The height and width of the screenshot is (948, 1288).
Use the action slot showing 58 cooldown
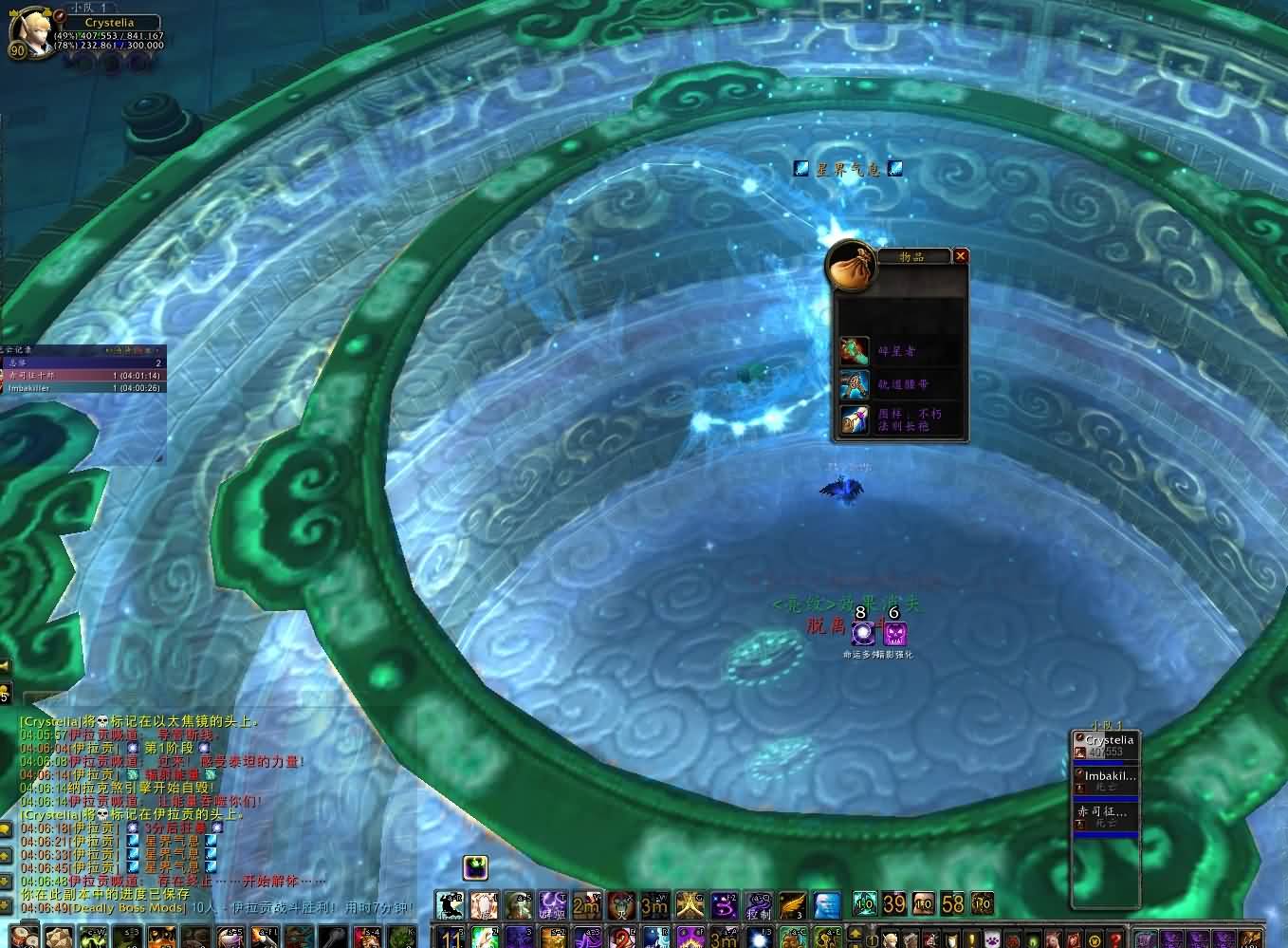pos(953,904)
